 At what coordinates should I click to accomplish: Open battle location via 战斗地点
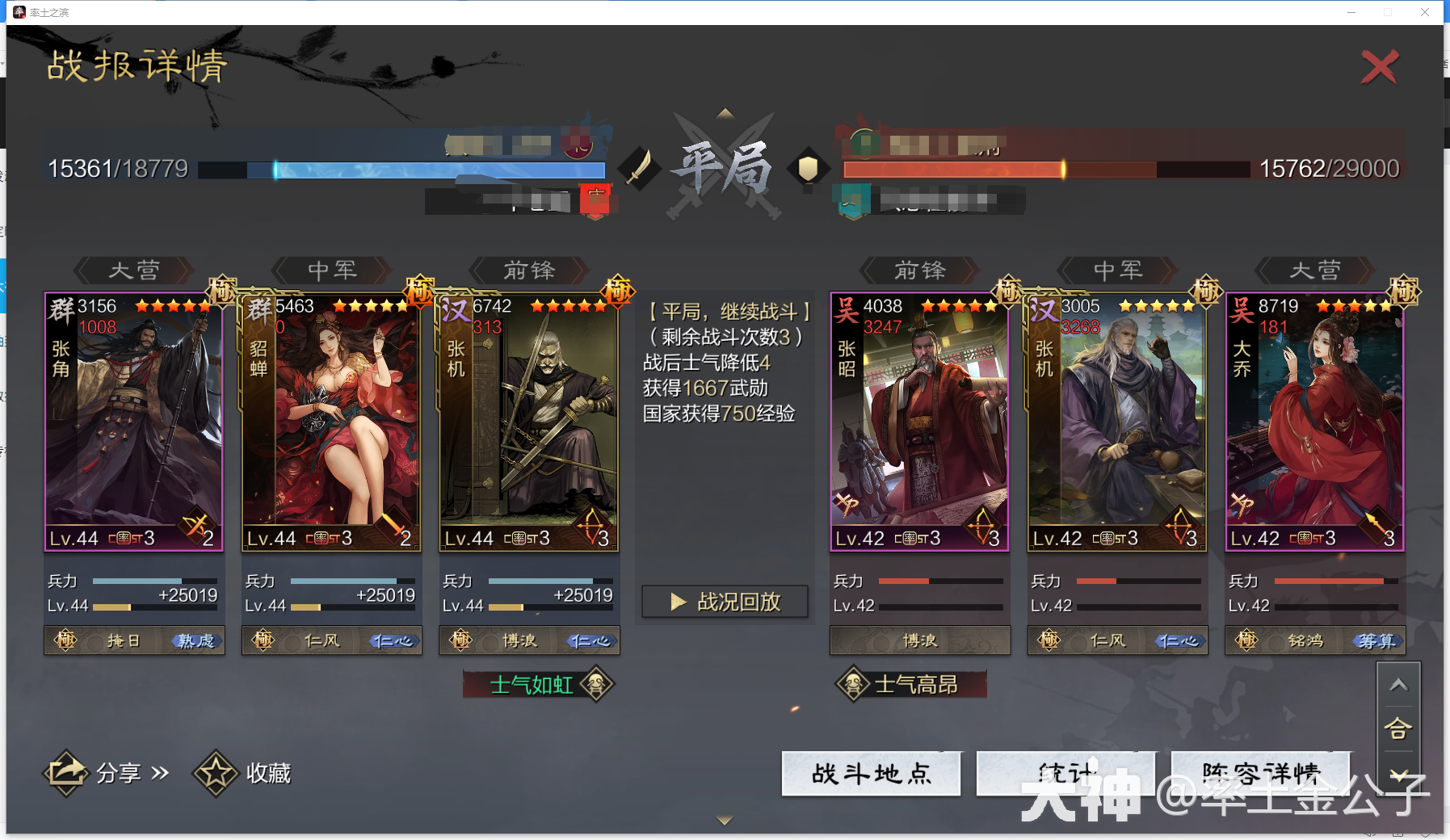click(871, 774)
